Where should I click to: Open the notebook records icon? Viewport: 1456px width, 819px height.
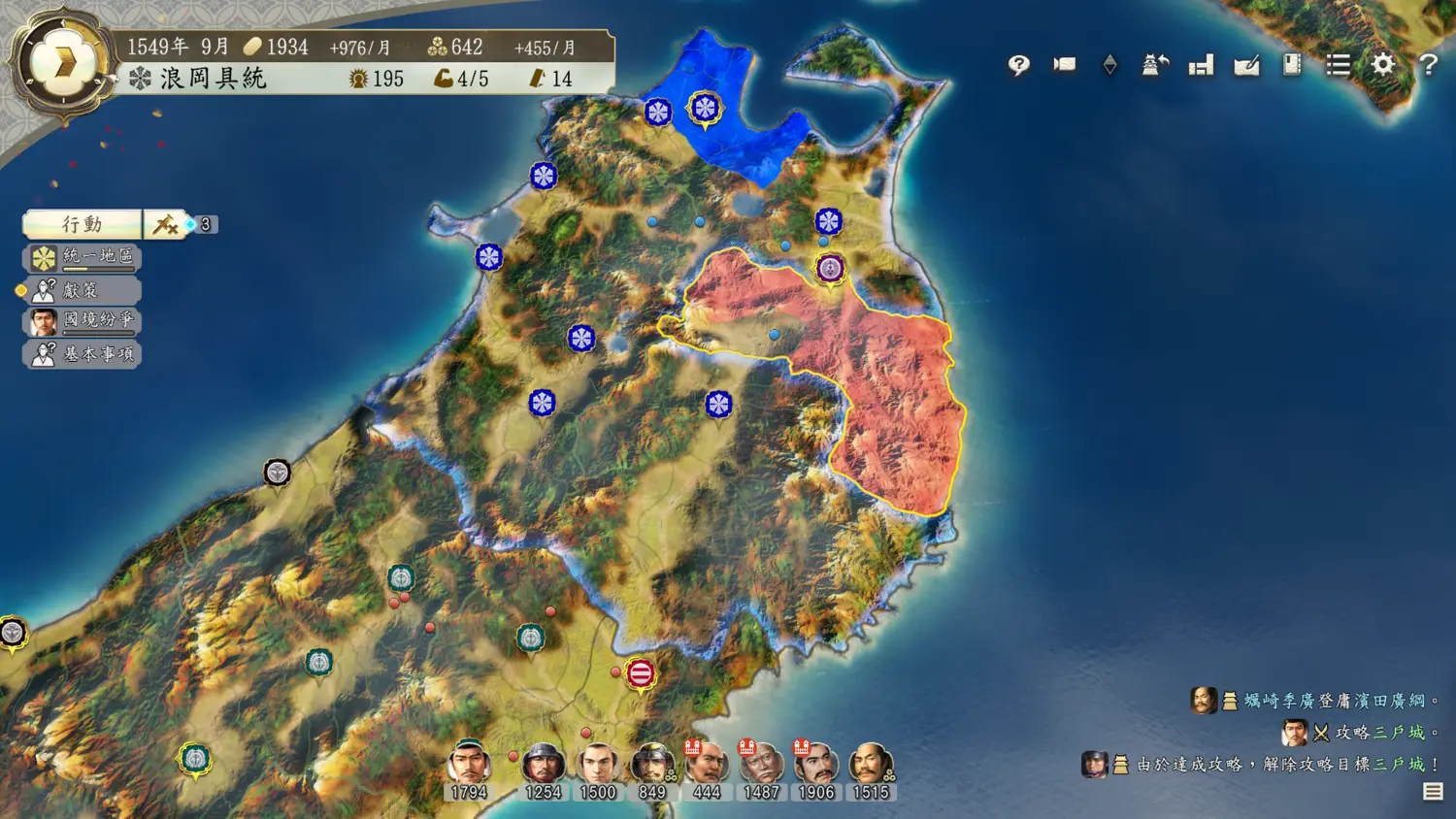click(x=1292, y=65)
